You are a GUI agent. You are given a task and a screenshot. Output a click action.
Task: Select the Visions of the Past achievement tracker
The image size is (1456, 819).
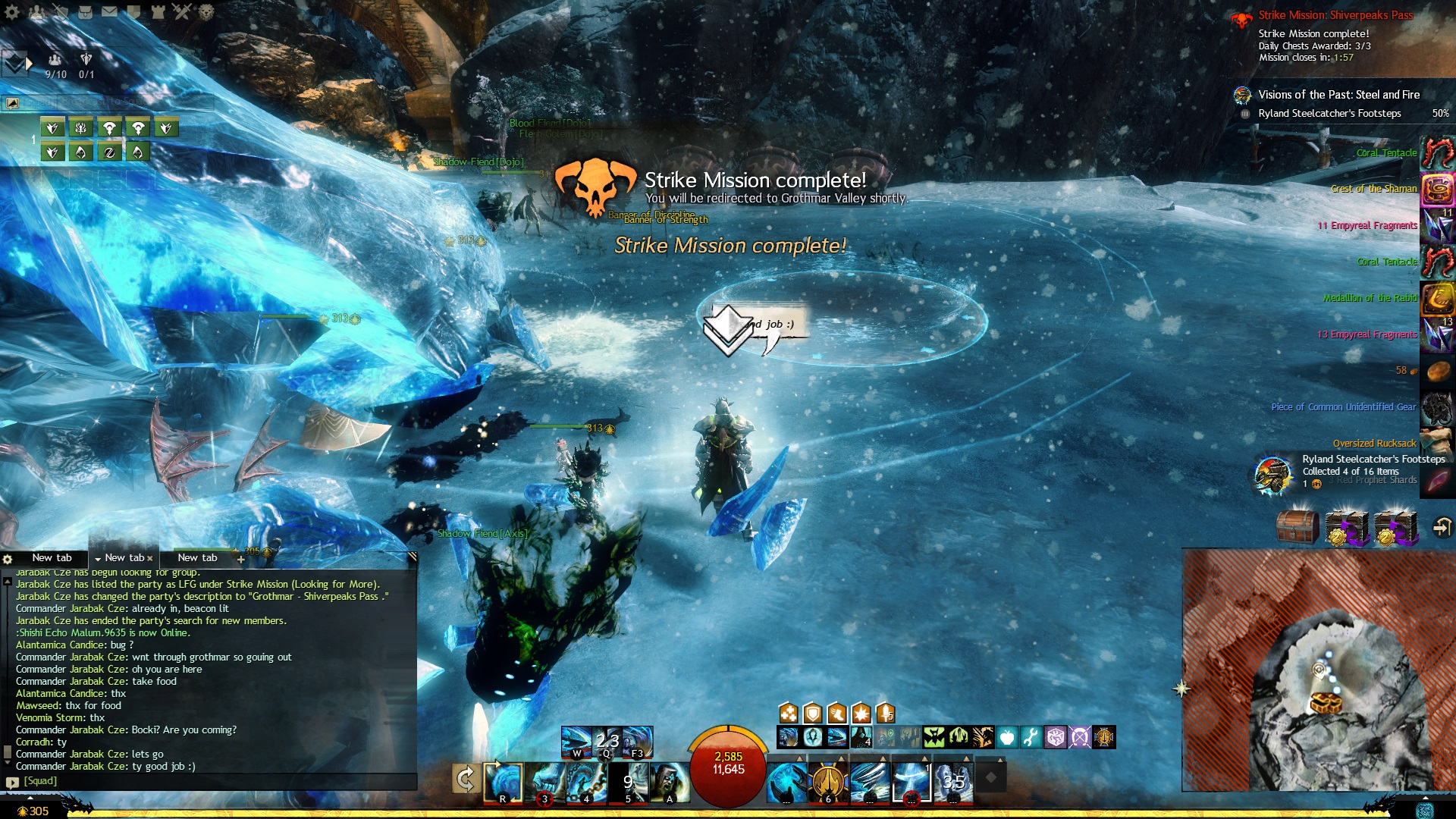point(1338,95)
